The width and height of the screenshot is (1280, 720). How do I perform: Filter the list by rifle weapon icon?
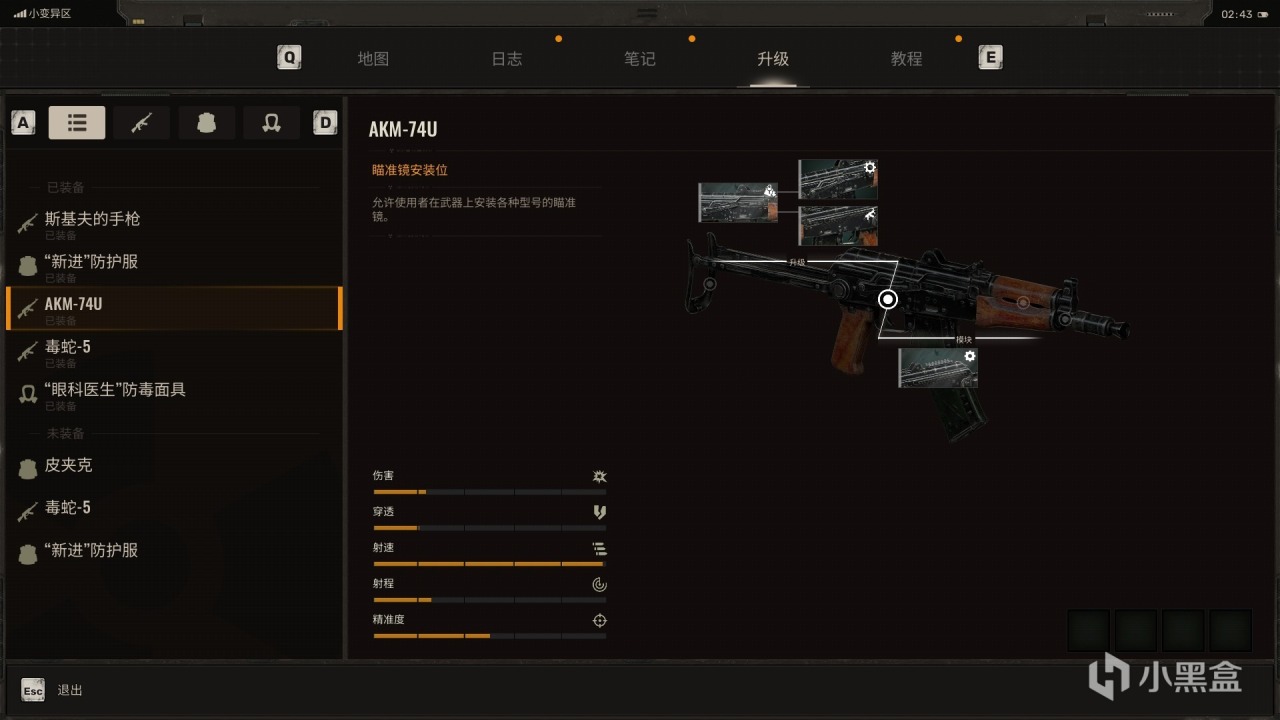(x=141, y=123)
